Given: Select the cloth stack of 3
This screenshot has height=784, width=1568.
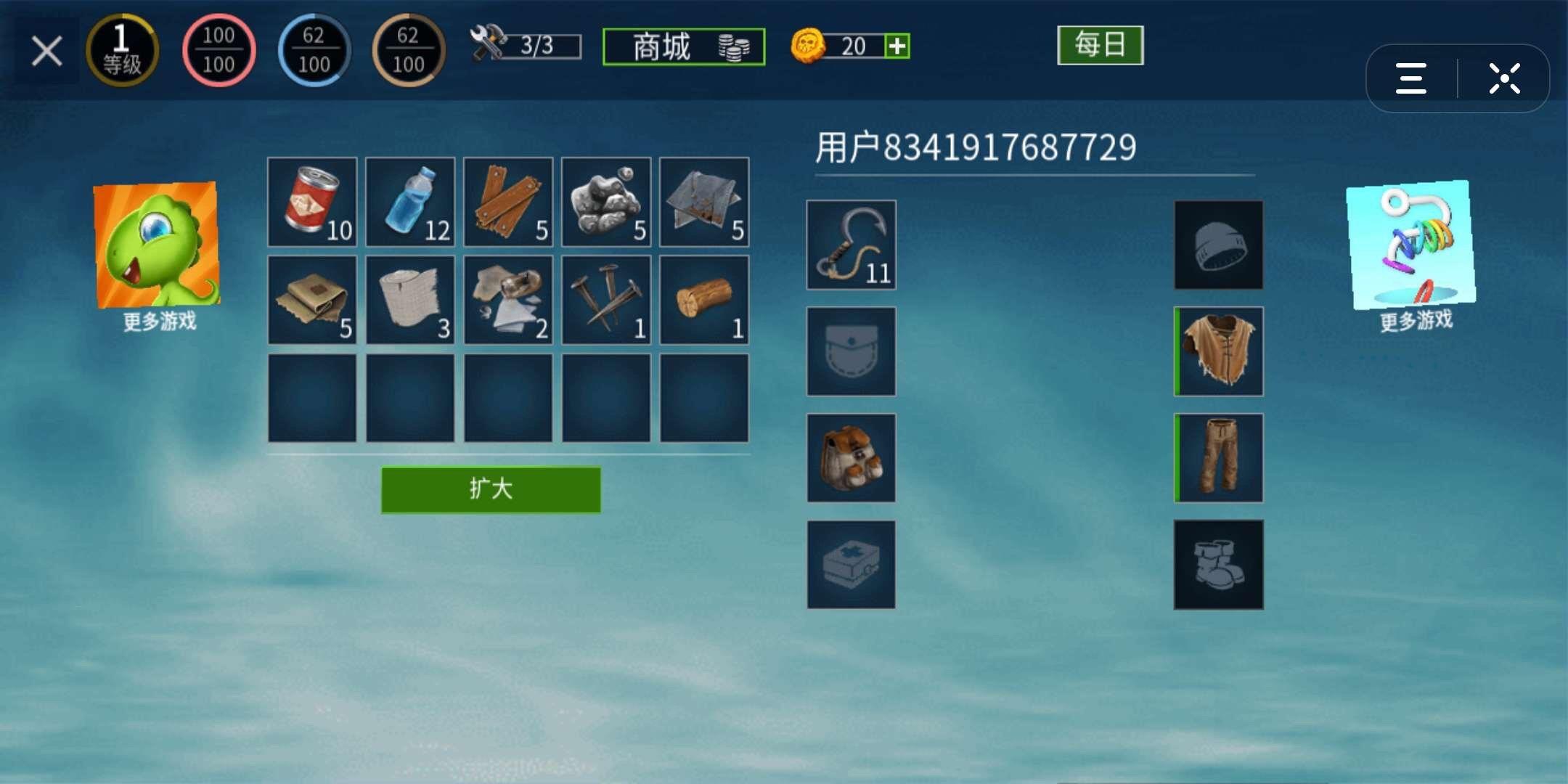Looking at the screenshot, I should click(409, 300).
